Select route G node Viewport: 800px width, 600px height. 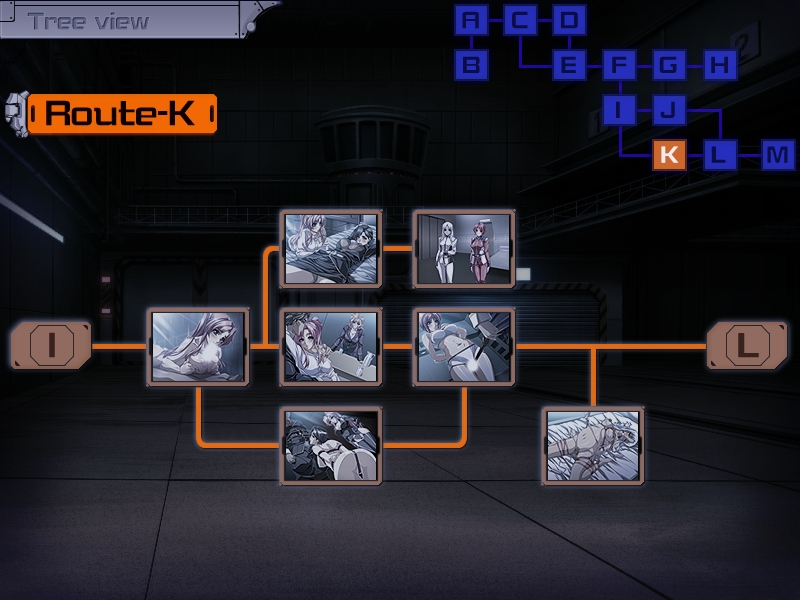click(x=668, y=66)
